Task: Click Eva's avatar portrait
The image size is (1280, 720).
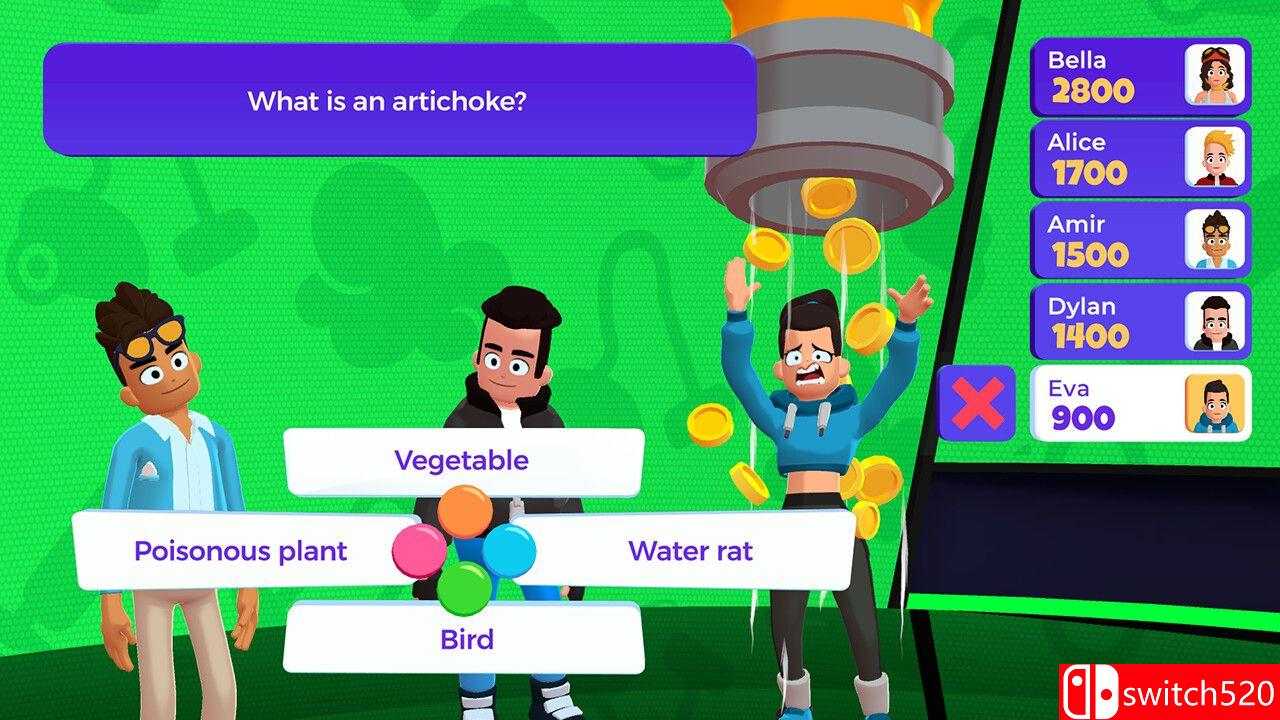Action: [x=1216, y=404]
